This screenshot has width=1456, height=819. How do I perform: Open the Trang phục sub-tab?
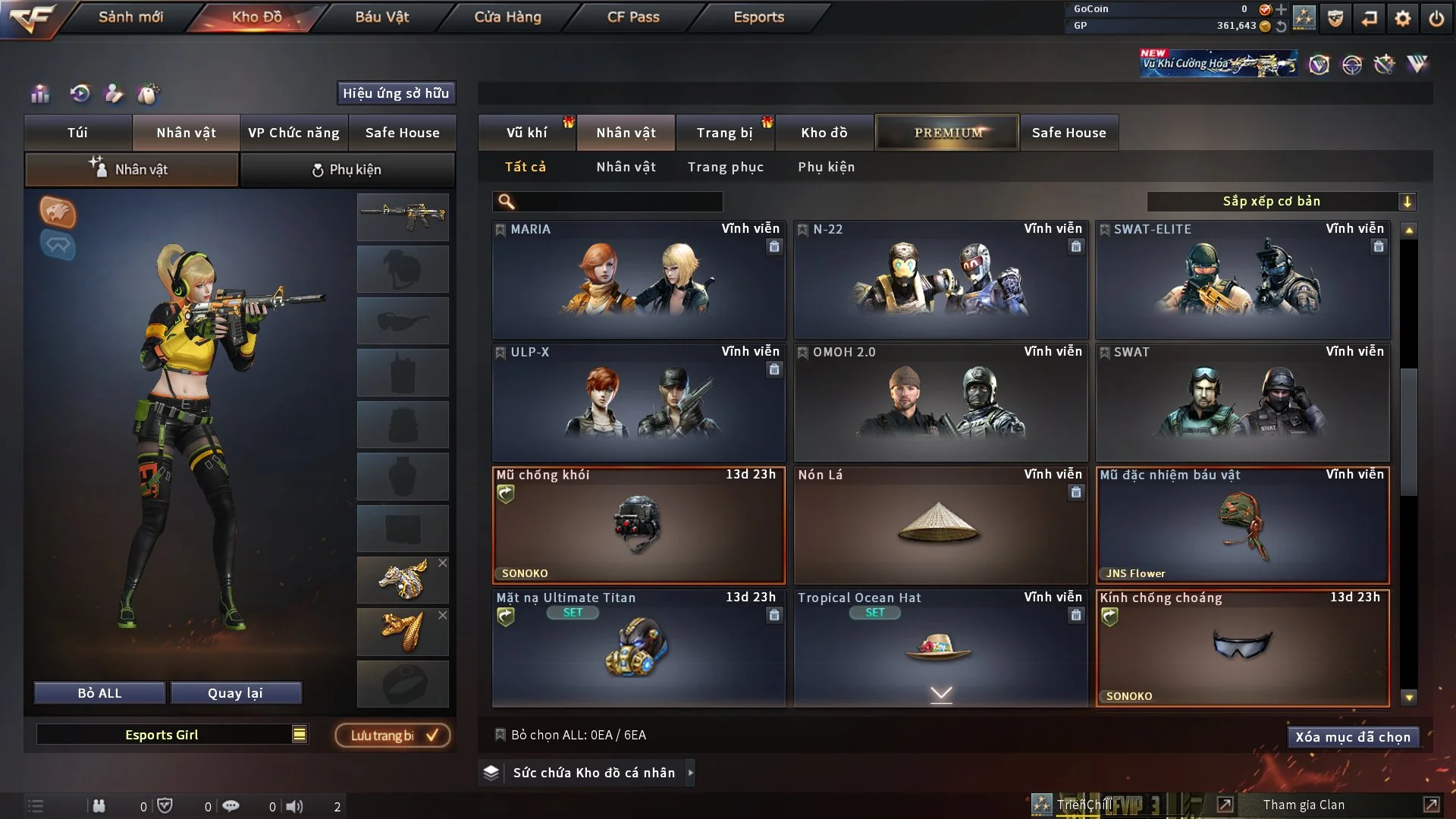tap(726, 167)
